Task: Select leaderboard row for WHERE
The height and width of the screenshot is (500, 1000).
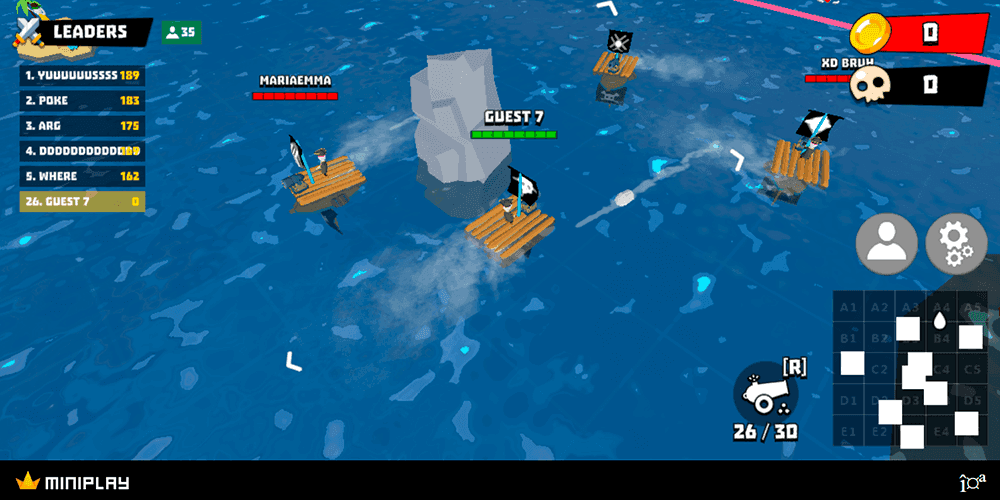Action: pyautogui.click(x=82, y=176)
